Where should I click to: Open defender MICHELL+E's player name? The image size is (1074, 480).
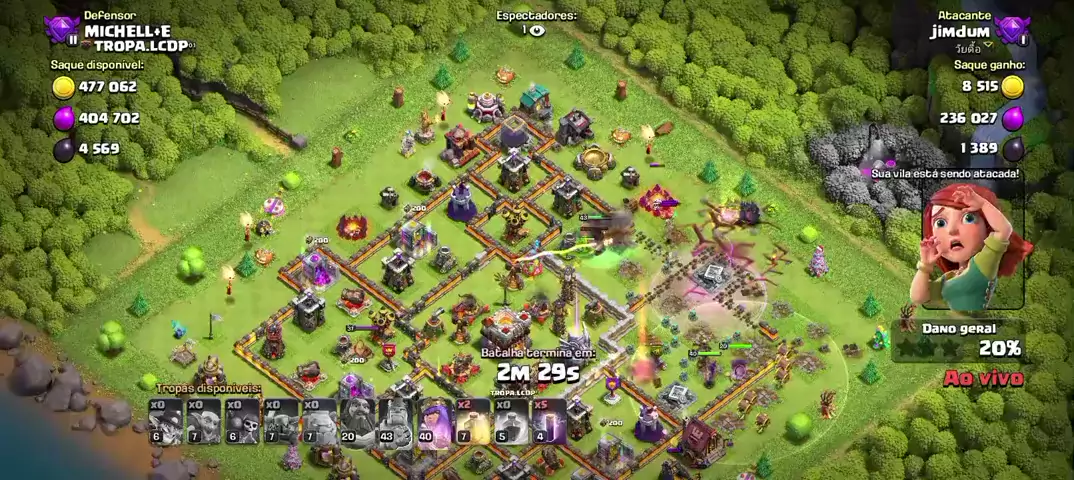pos(127,31)
